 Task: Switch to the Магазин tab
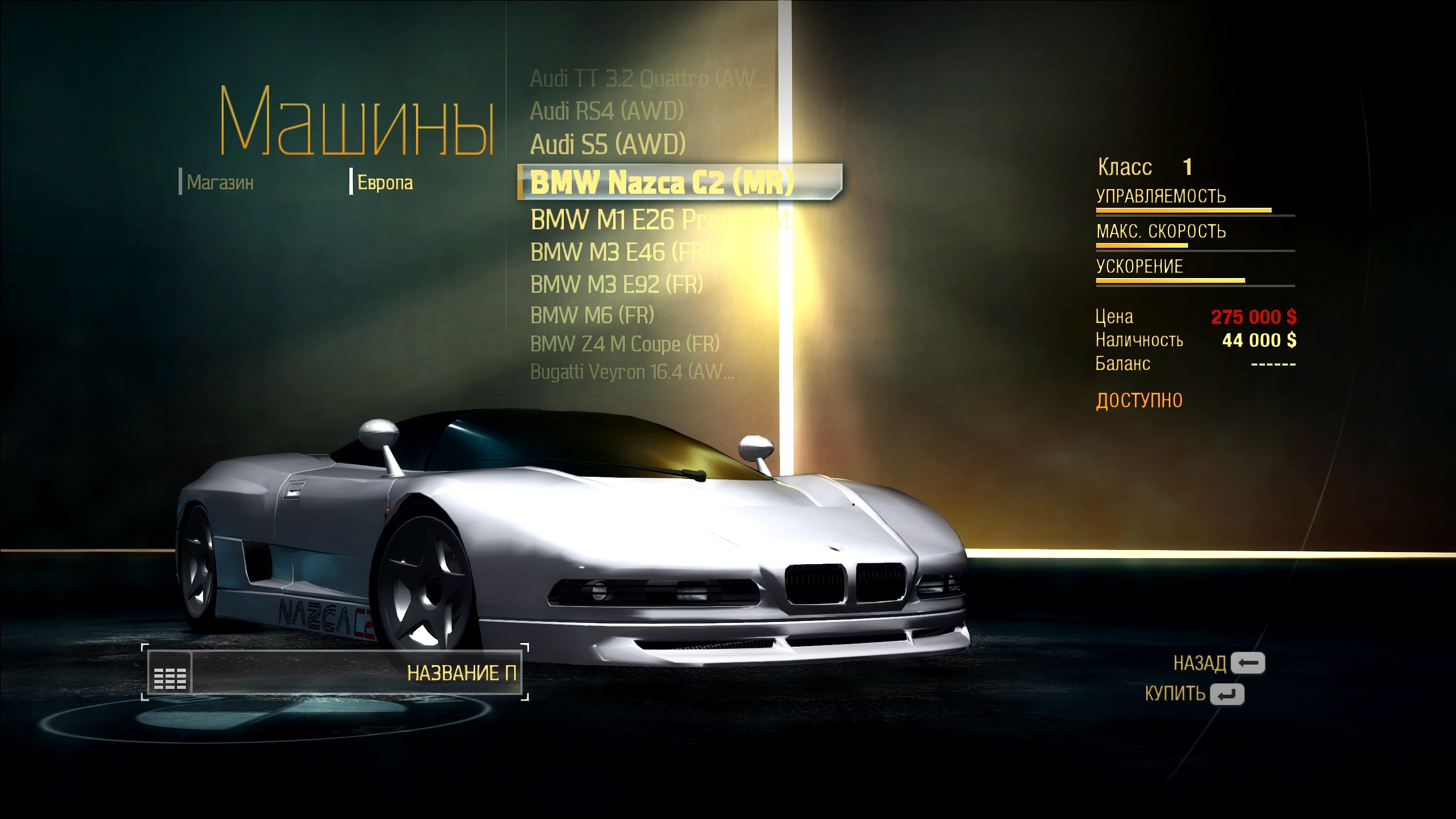point(220,183)
